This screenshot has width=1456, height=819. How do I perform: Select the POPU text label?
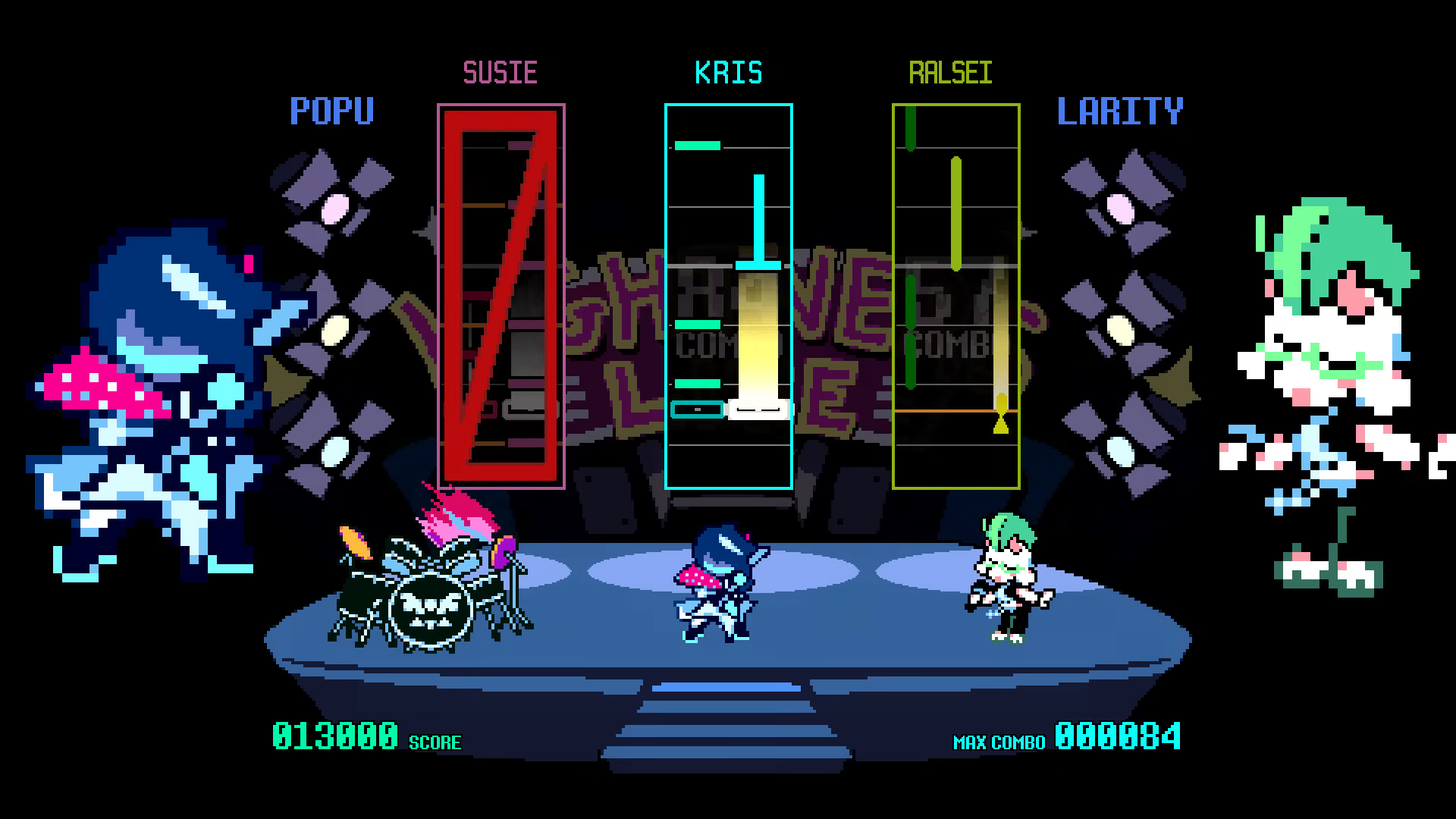(332, 110)
